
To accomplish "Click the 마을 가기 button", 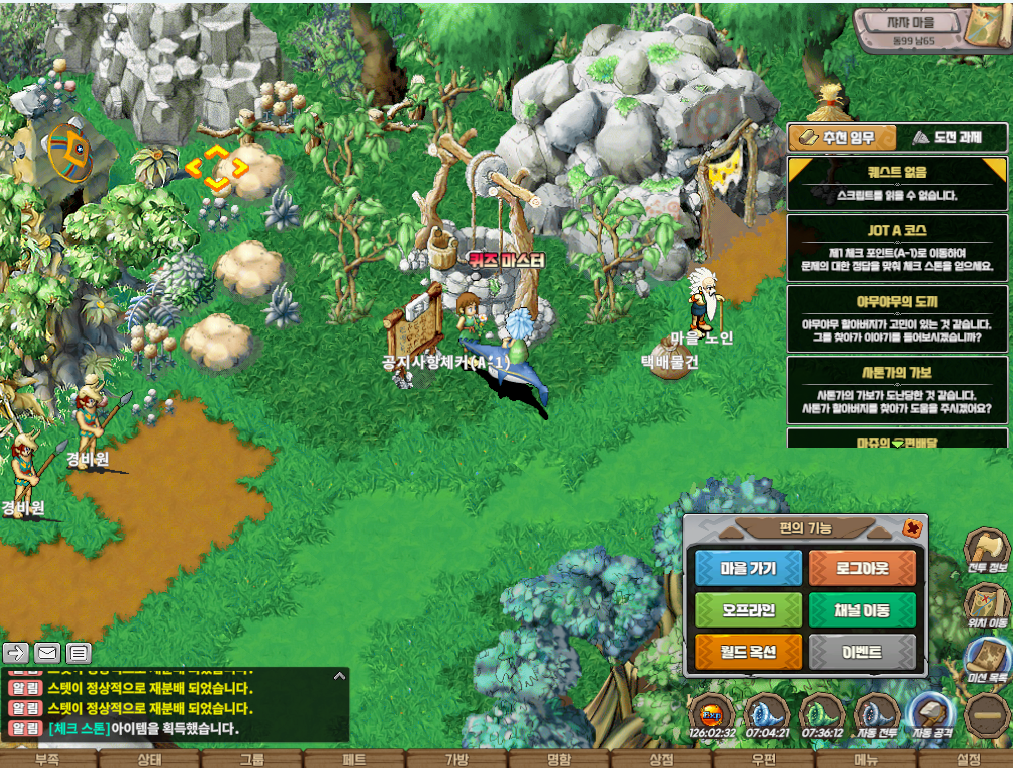I will tap(749, 568).
